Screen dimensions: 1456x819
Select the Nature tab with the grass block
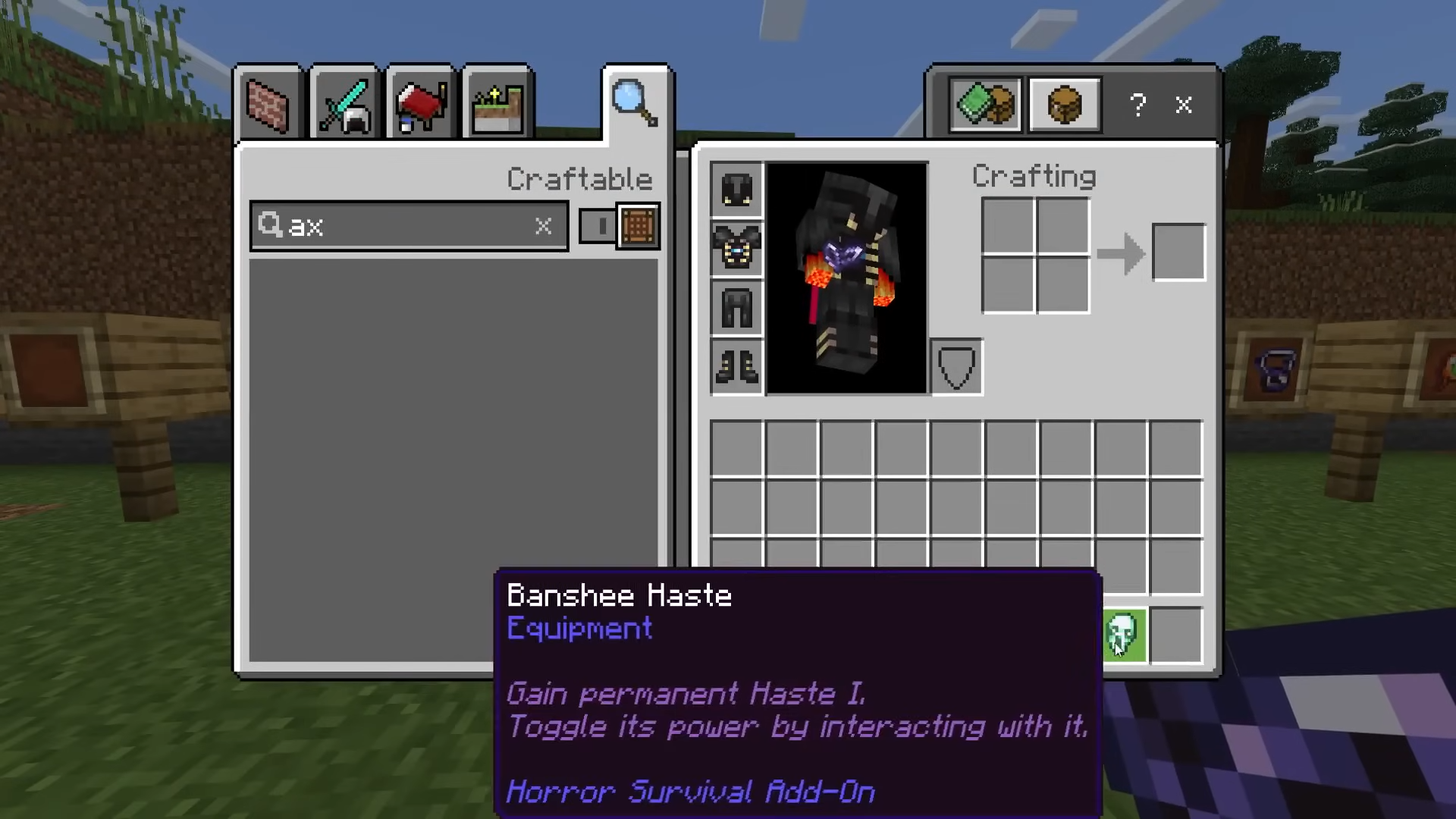(x=497, y=105)
